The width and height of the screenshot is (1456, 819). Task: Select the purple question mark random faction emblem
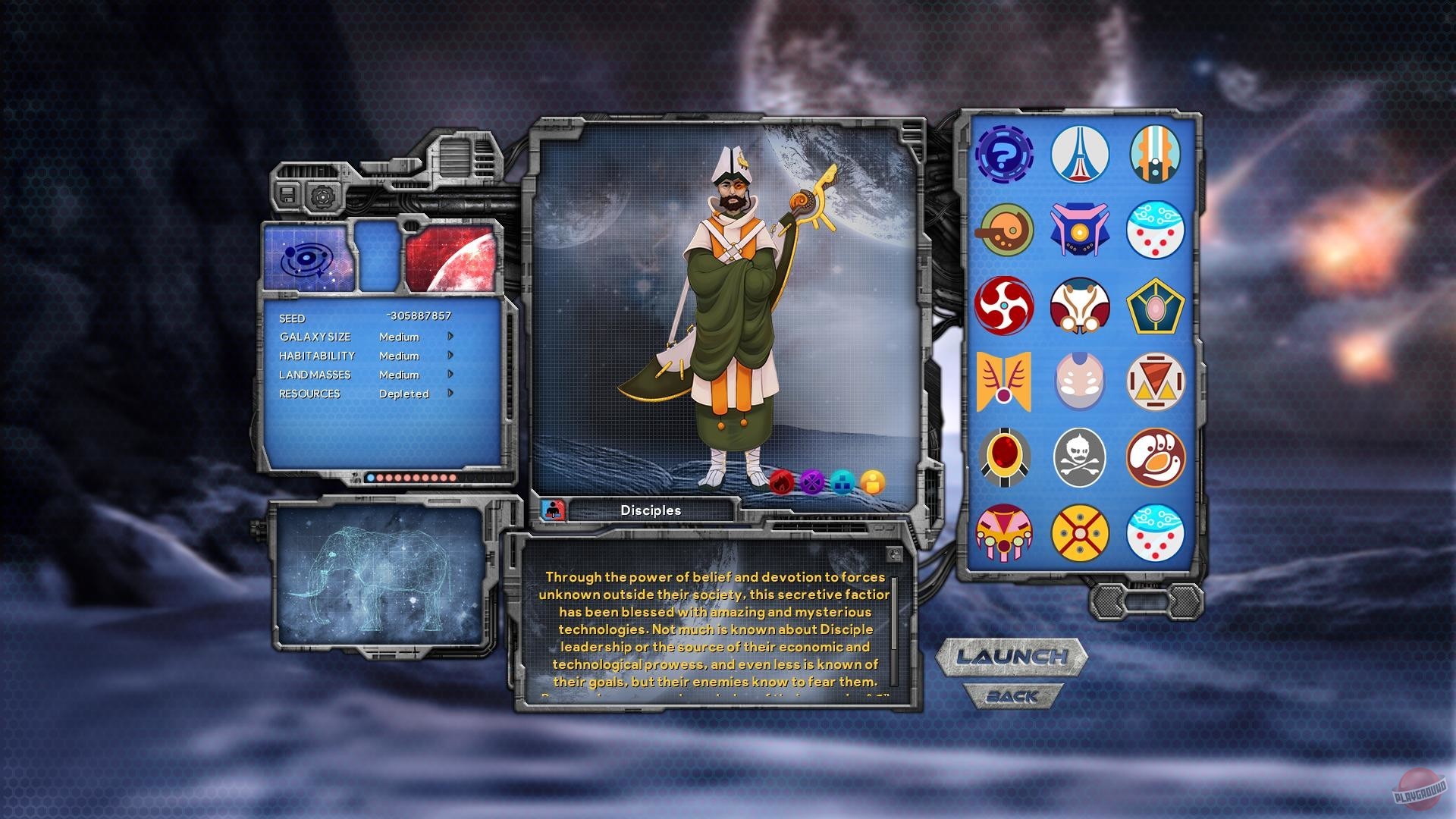[x=1005, y=155]
